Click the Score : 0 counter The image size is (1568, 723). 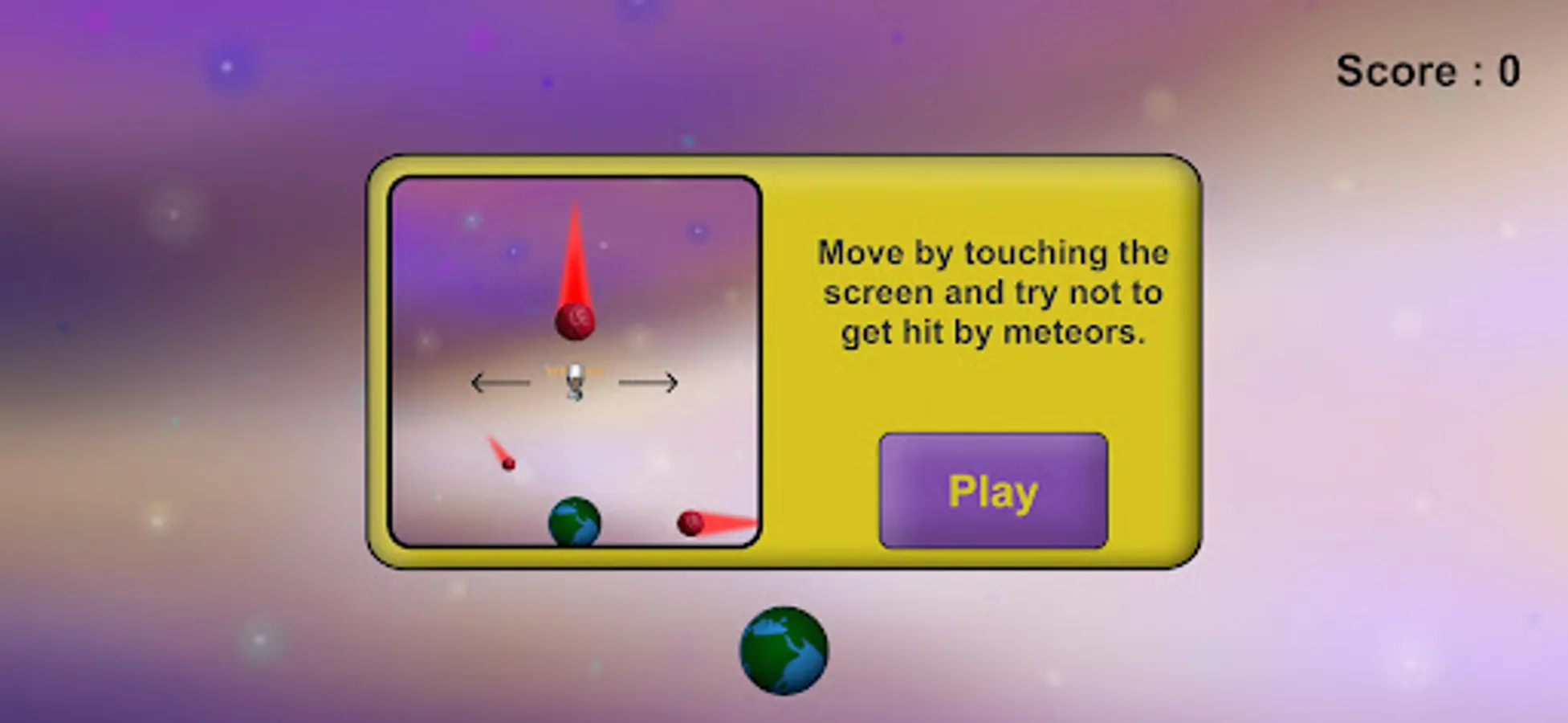pos(1428,71)
